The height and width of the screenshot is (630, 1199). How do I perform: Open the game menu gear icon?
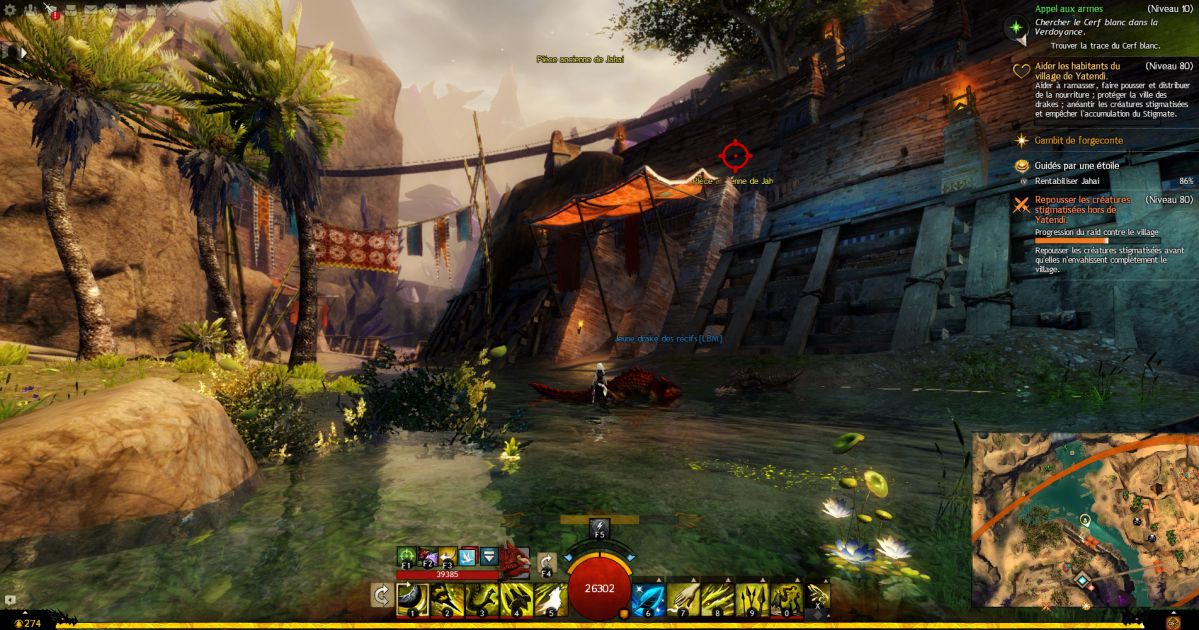(x=11, y=10)
